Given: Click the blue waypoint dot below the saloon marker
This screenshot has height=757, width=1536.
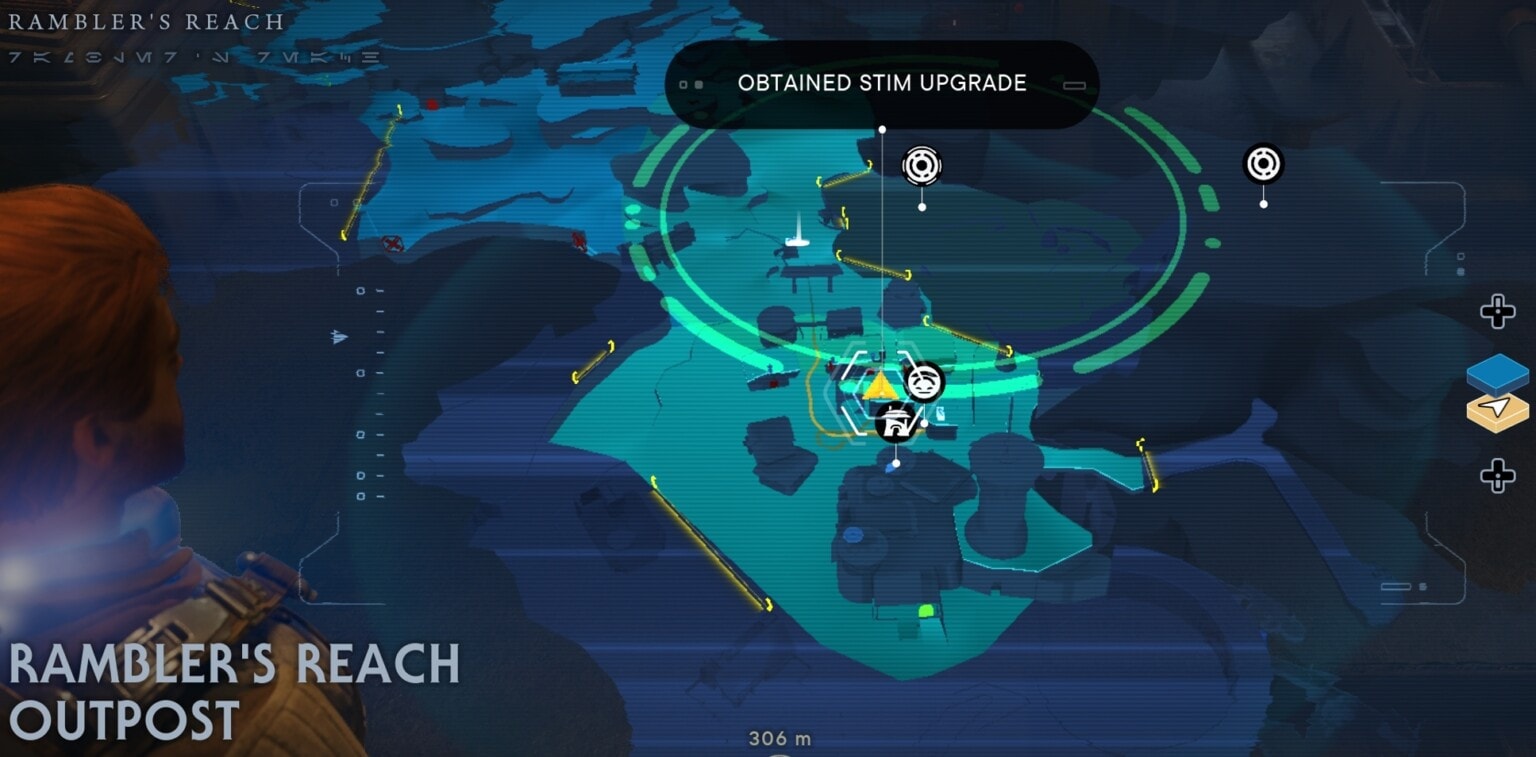Looking at the screenshot, I should point(897,462).
